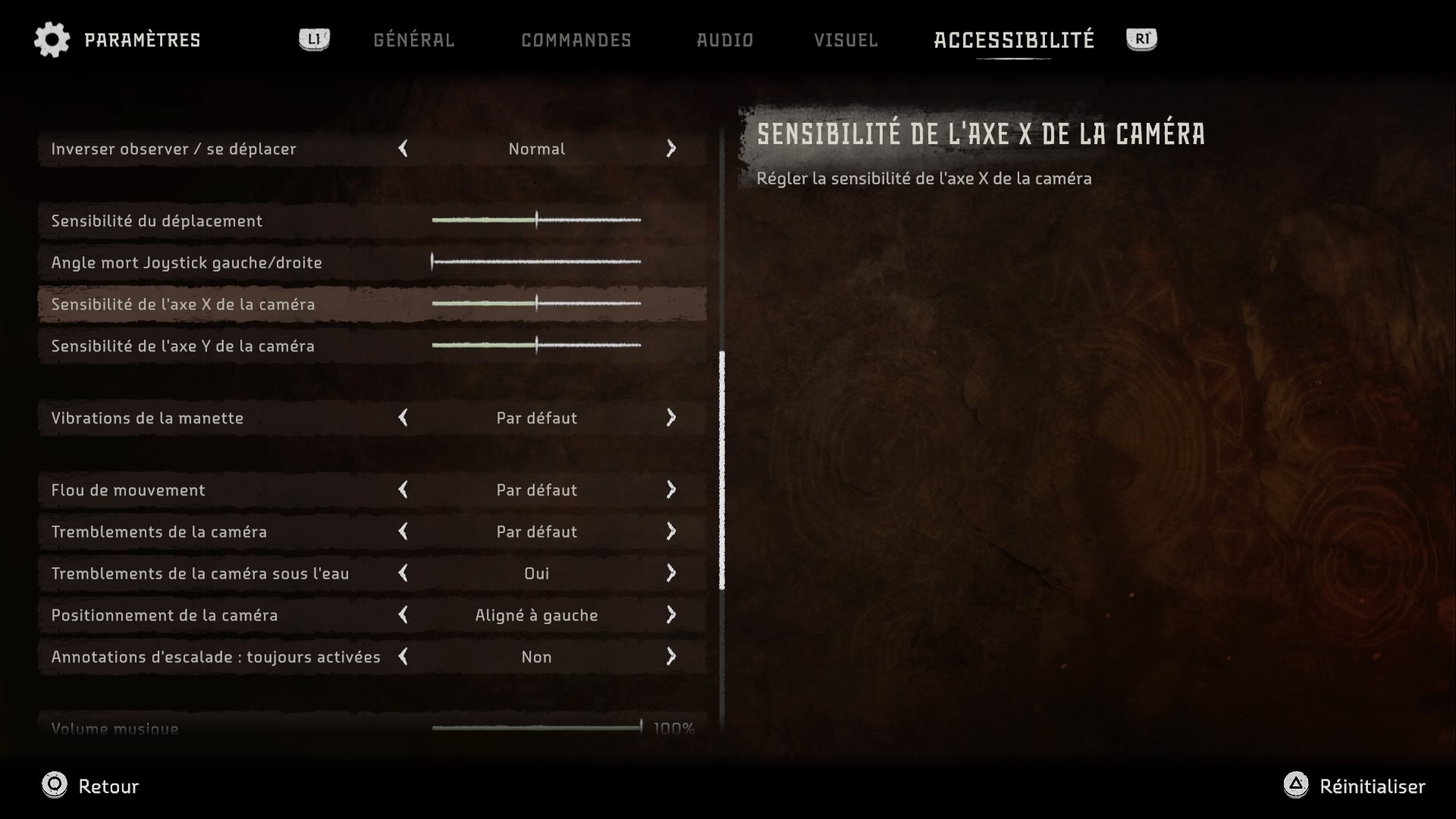Click left arrow for Tremblements de la caméra
Viewport: 1456px width, 819px height.
403,532
